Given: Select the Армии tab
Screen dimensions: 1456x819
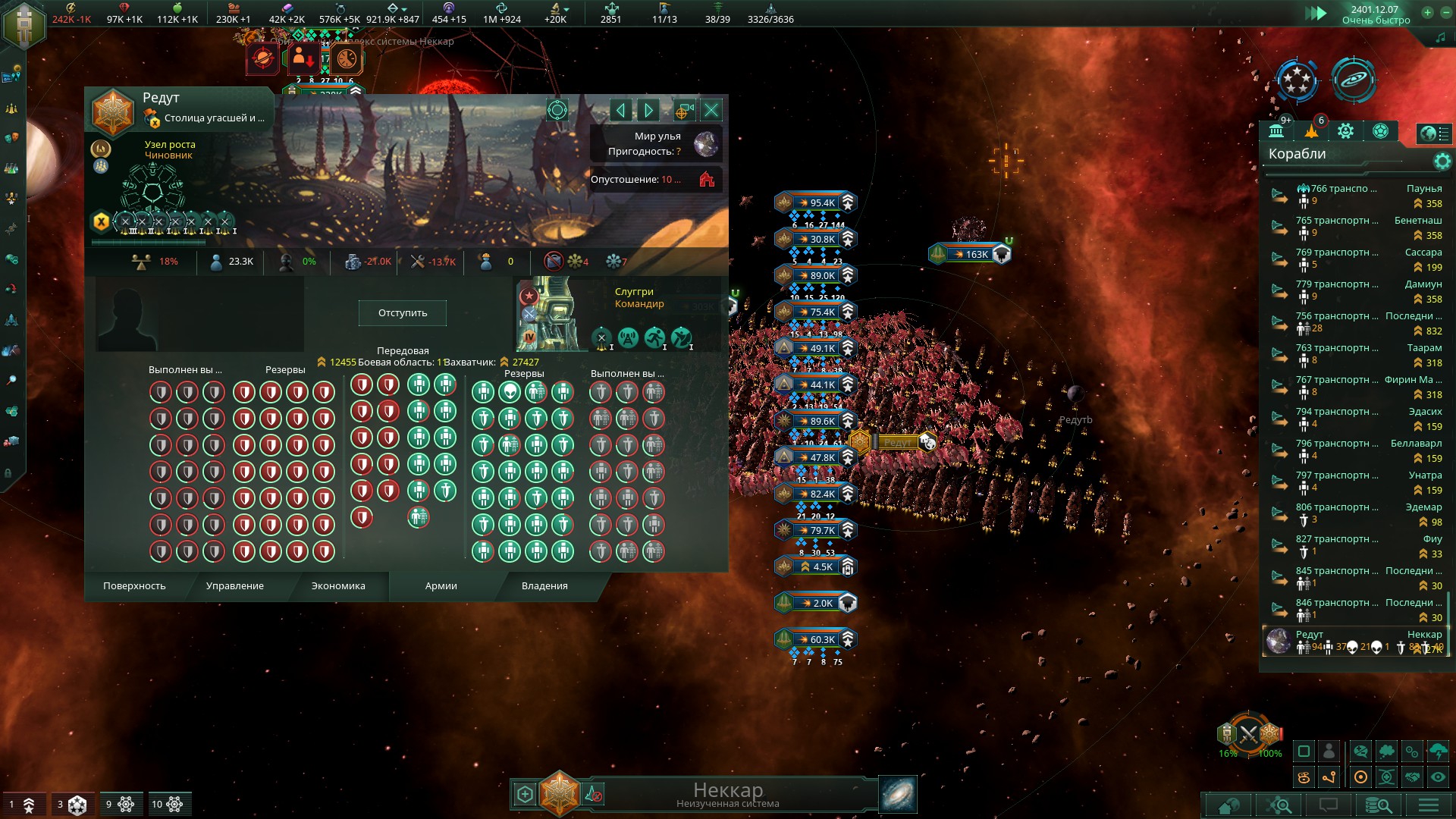Looking at the screenshot, I should pyautogui.click(x=441, y=586).
